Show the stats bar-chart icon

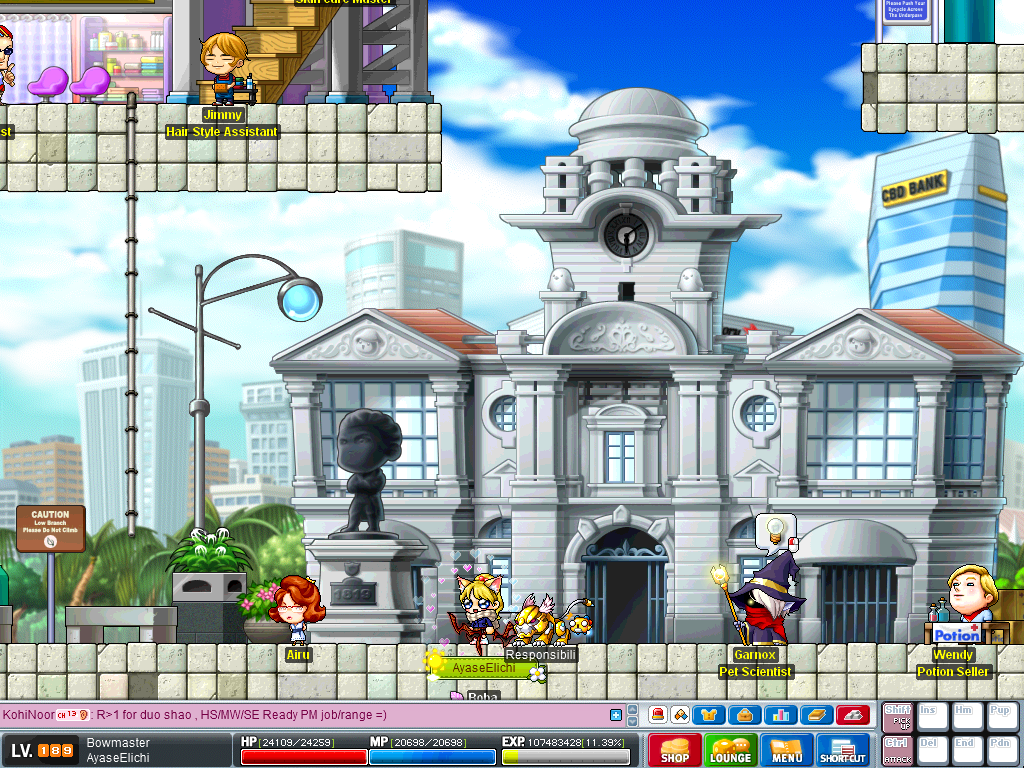point(781,715)
